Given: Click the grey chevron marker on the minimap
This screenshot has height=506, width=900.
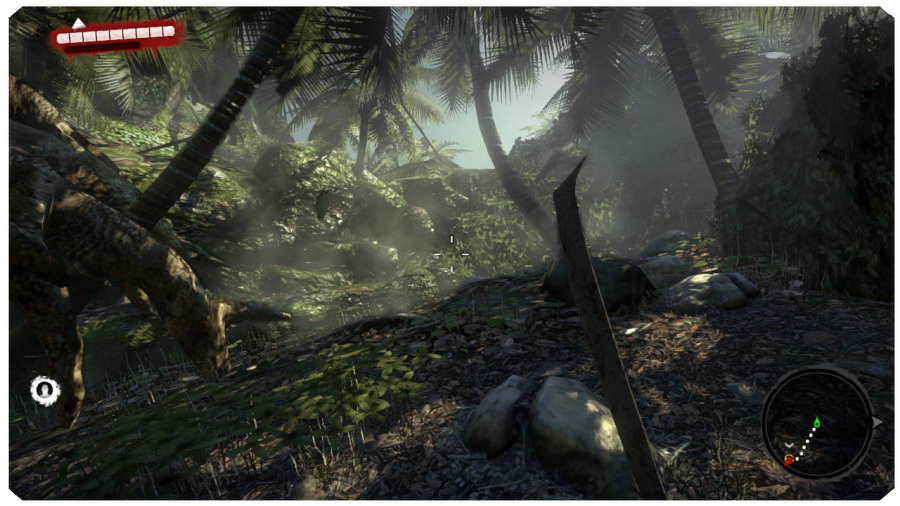Looking at the screenshot, I should (x=789, y=444).
